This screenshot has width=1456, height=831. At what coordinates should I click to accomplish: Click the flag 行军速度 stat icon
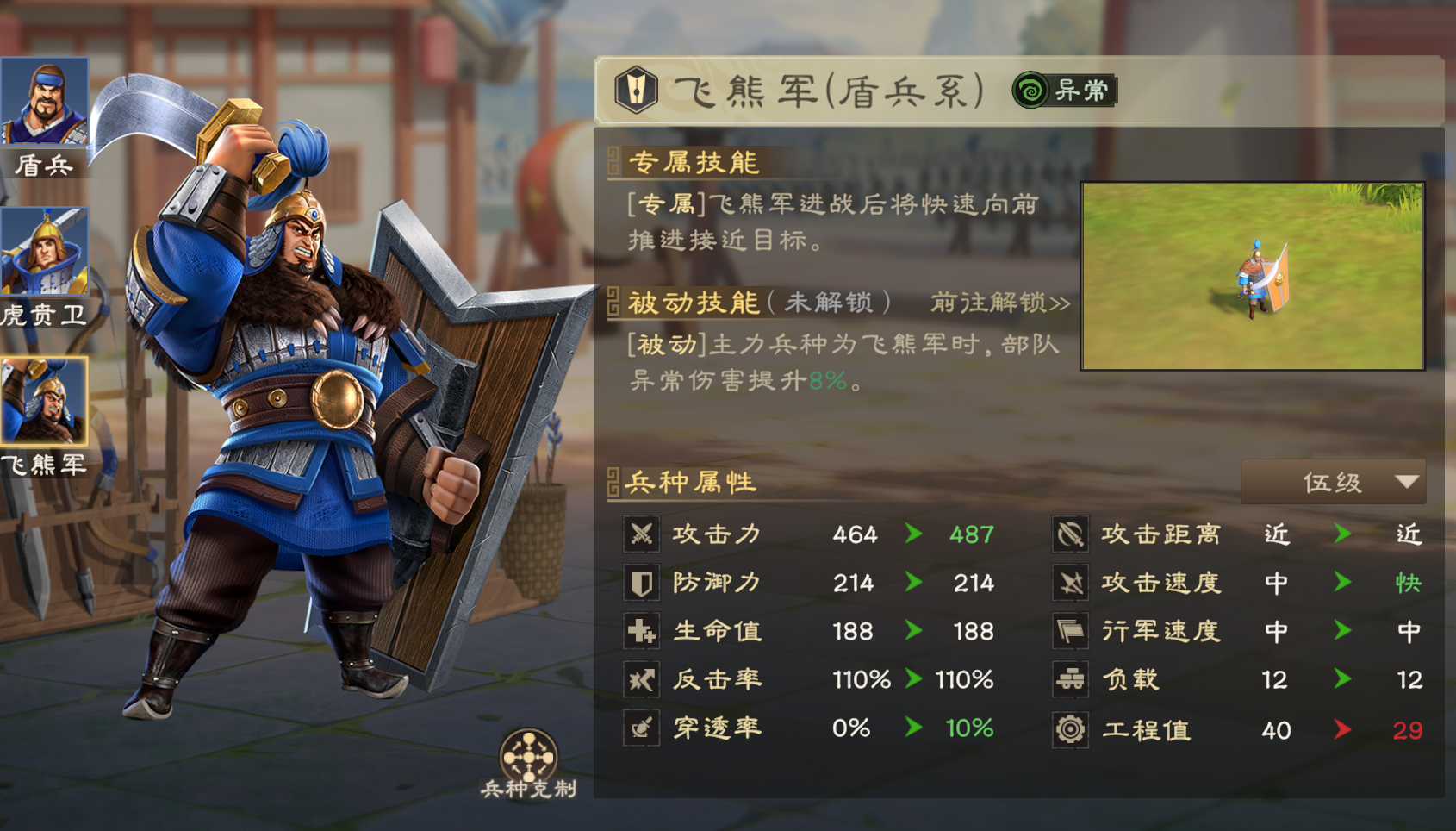(1071, 630)
